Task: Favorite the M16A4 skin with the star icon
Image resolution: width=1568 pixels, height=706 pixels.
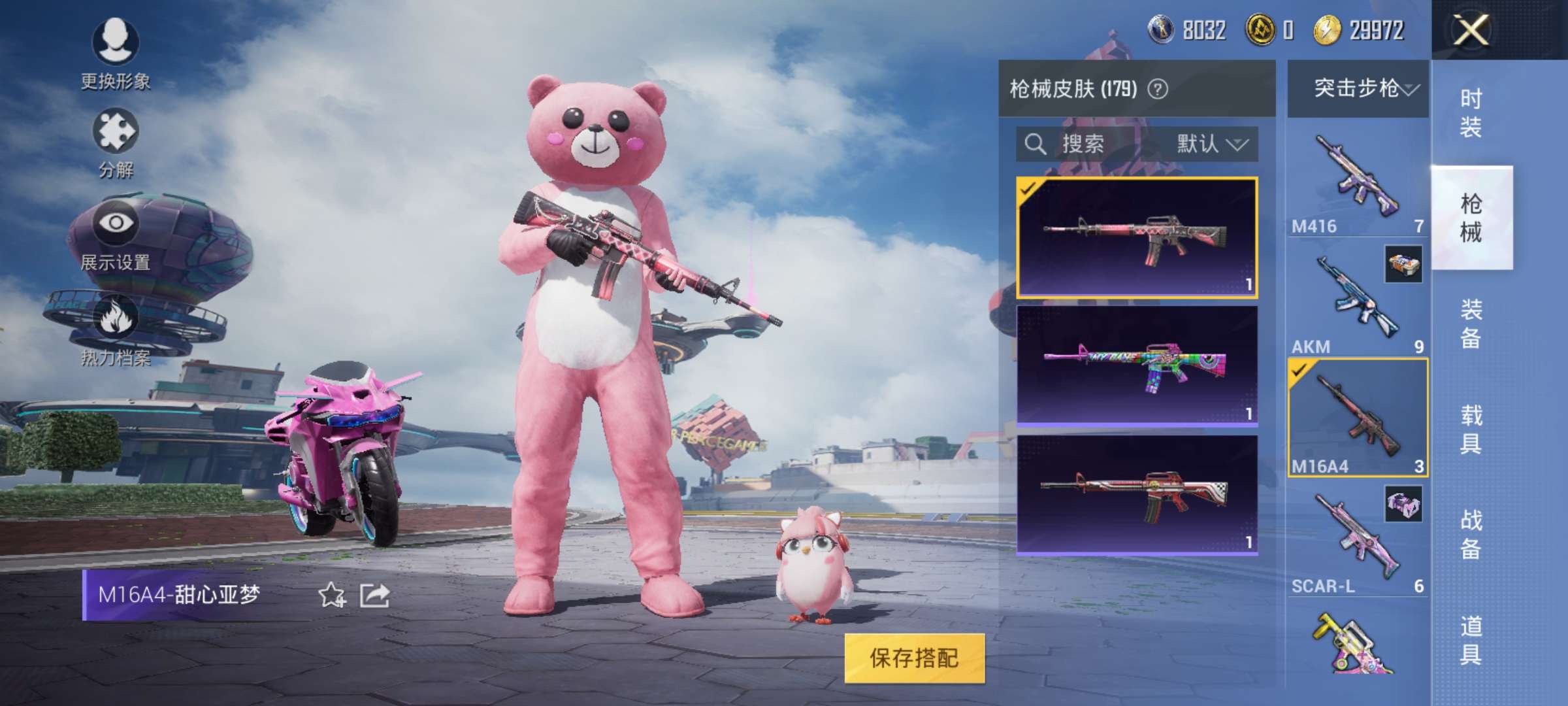Action: tap(331, 595)
